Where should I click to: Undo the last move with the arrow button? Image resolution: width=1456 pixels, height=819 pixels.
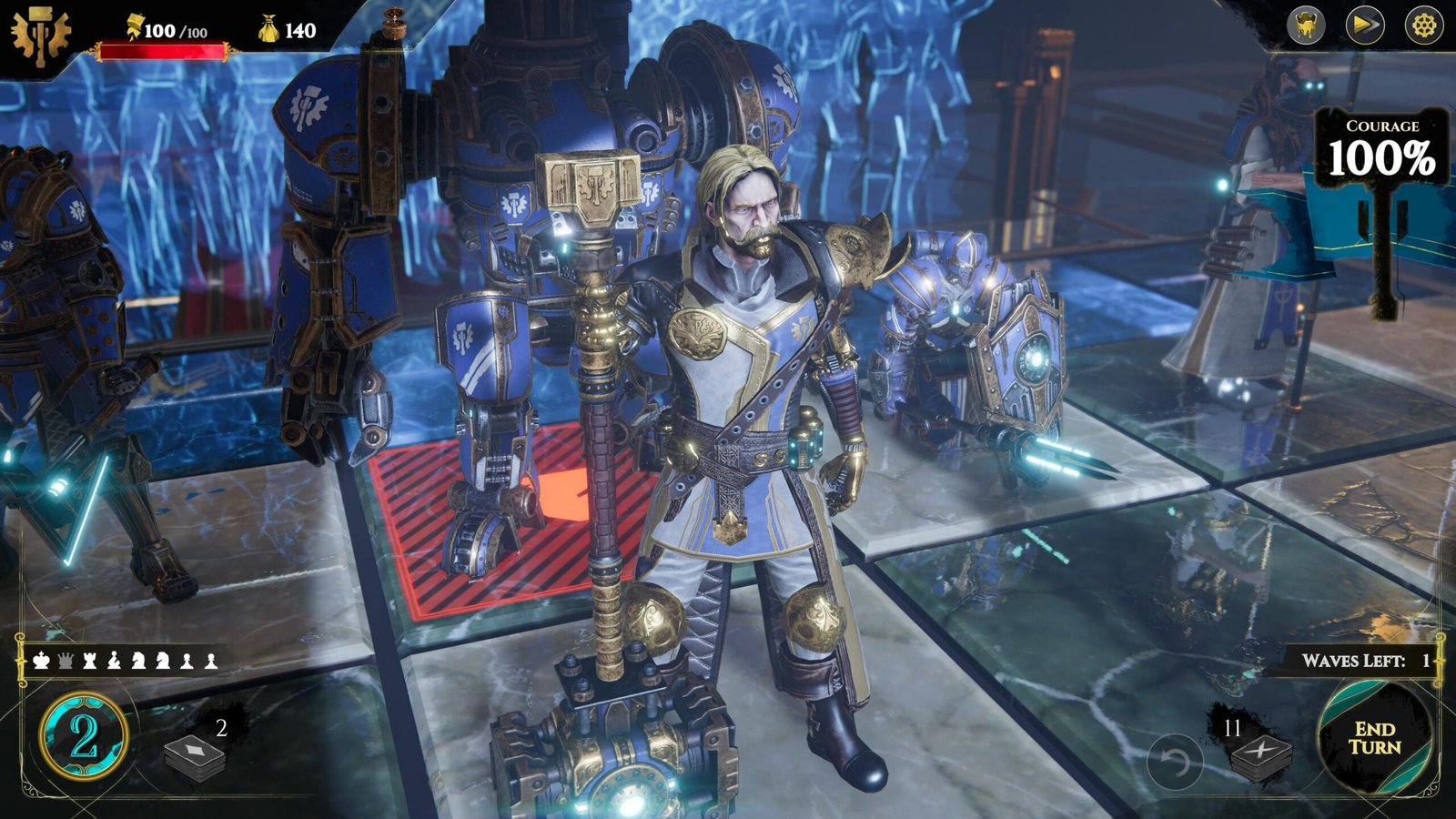pos(1174,761)
